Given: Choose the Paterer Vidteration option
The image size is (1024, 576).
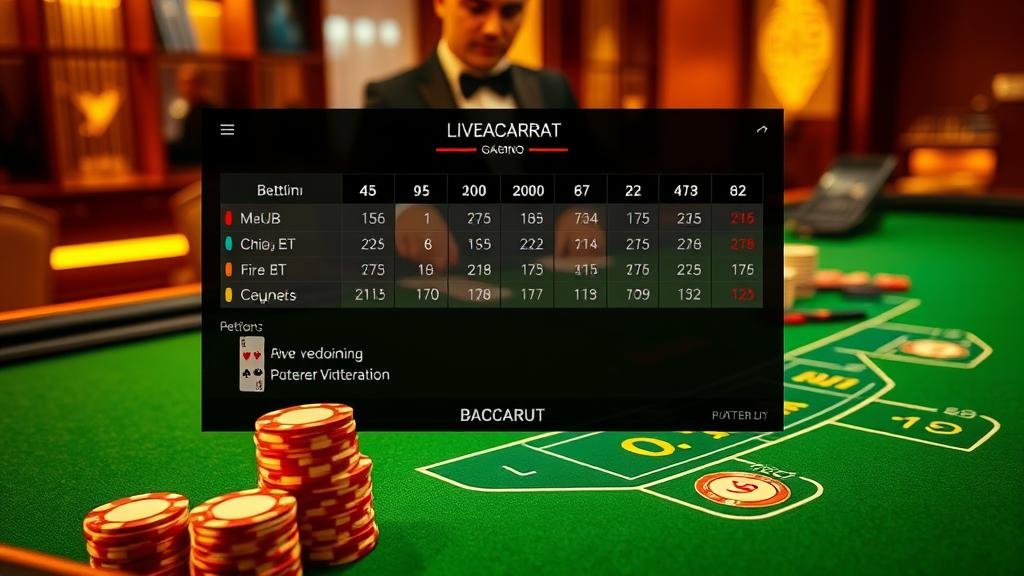Looking at the screenshot, I should [330, 375].
